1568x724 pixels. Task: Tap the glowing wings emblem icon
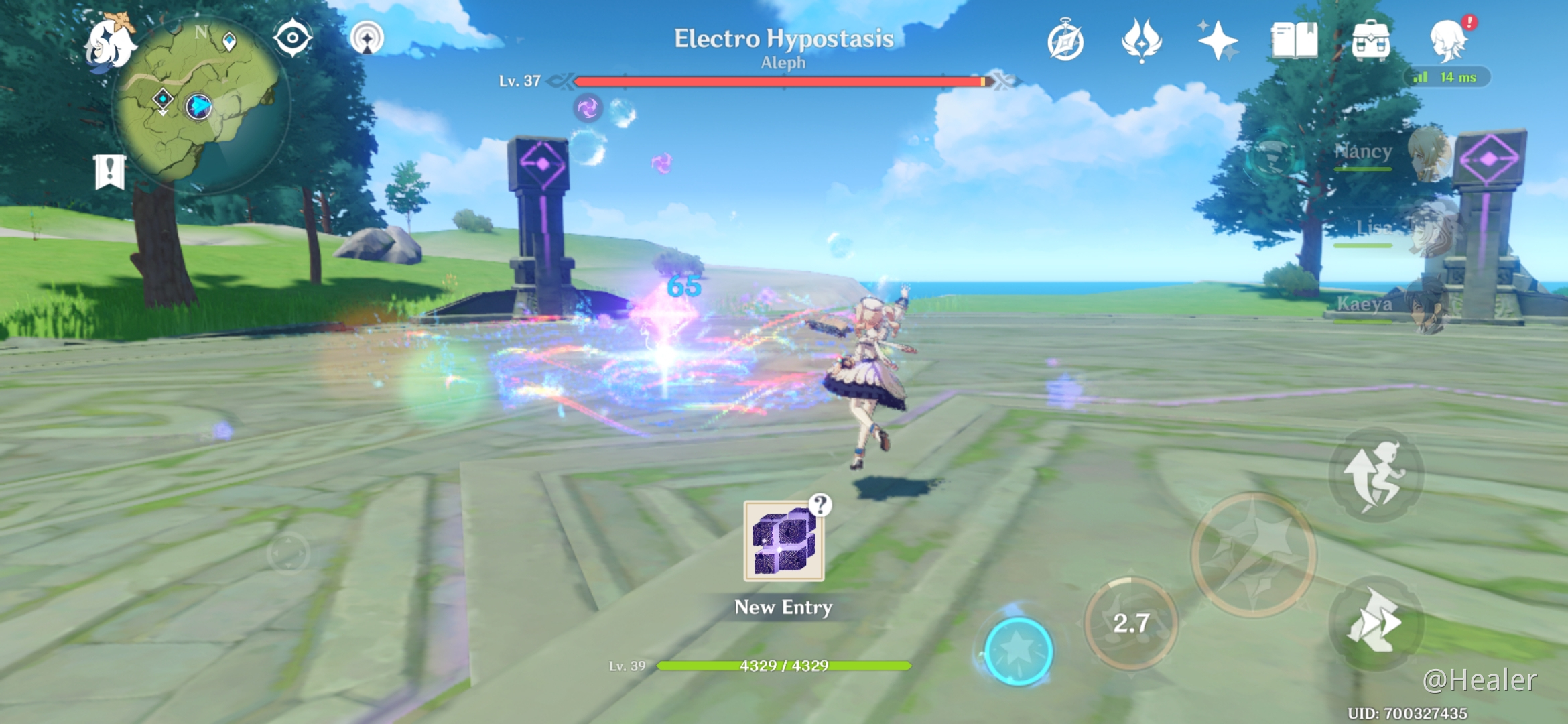(1140, 42)
